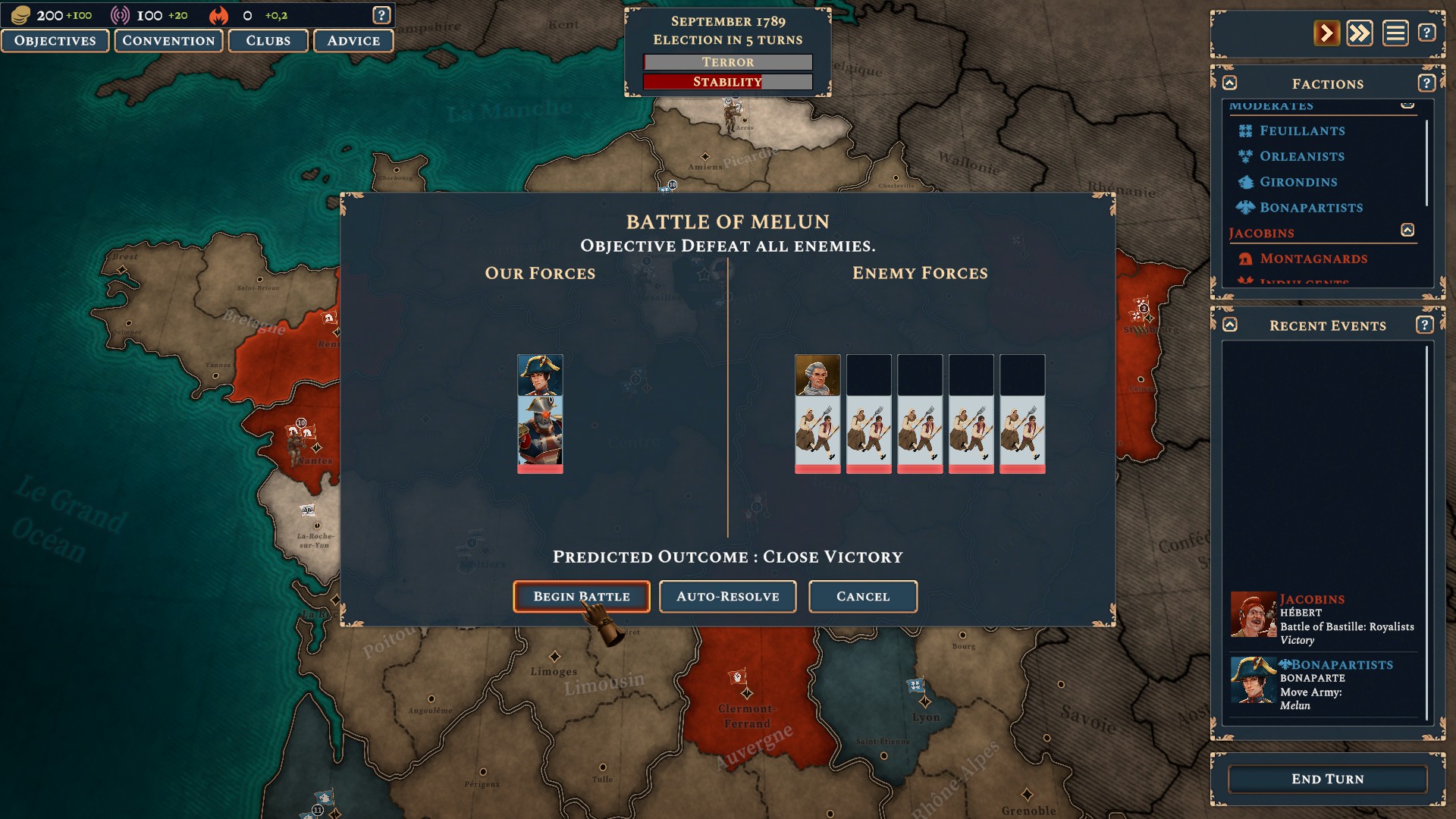Click the single-arrow next speed button
Viewport: 1456px width, 819px height.
(x=1326, y=33)
